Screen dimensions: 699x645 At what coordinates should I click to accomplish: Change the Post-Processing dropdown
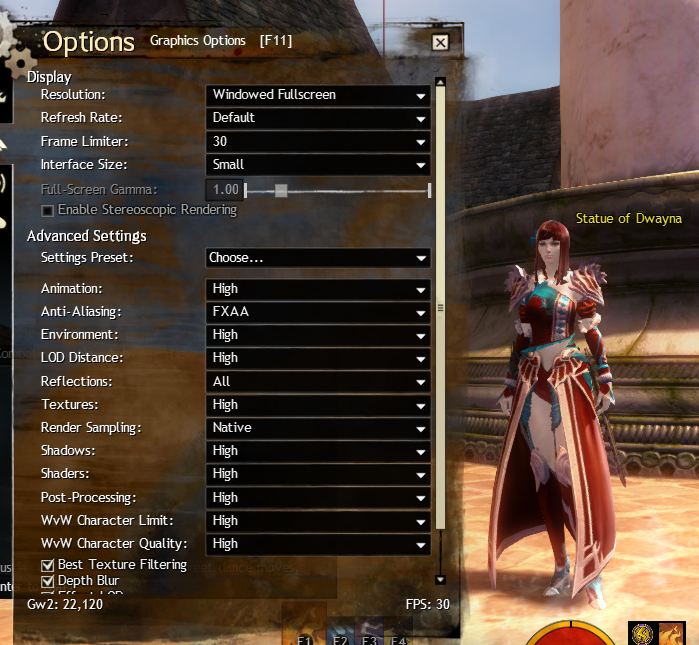(318, 498)
